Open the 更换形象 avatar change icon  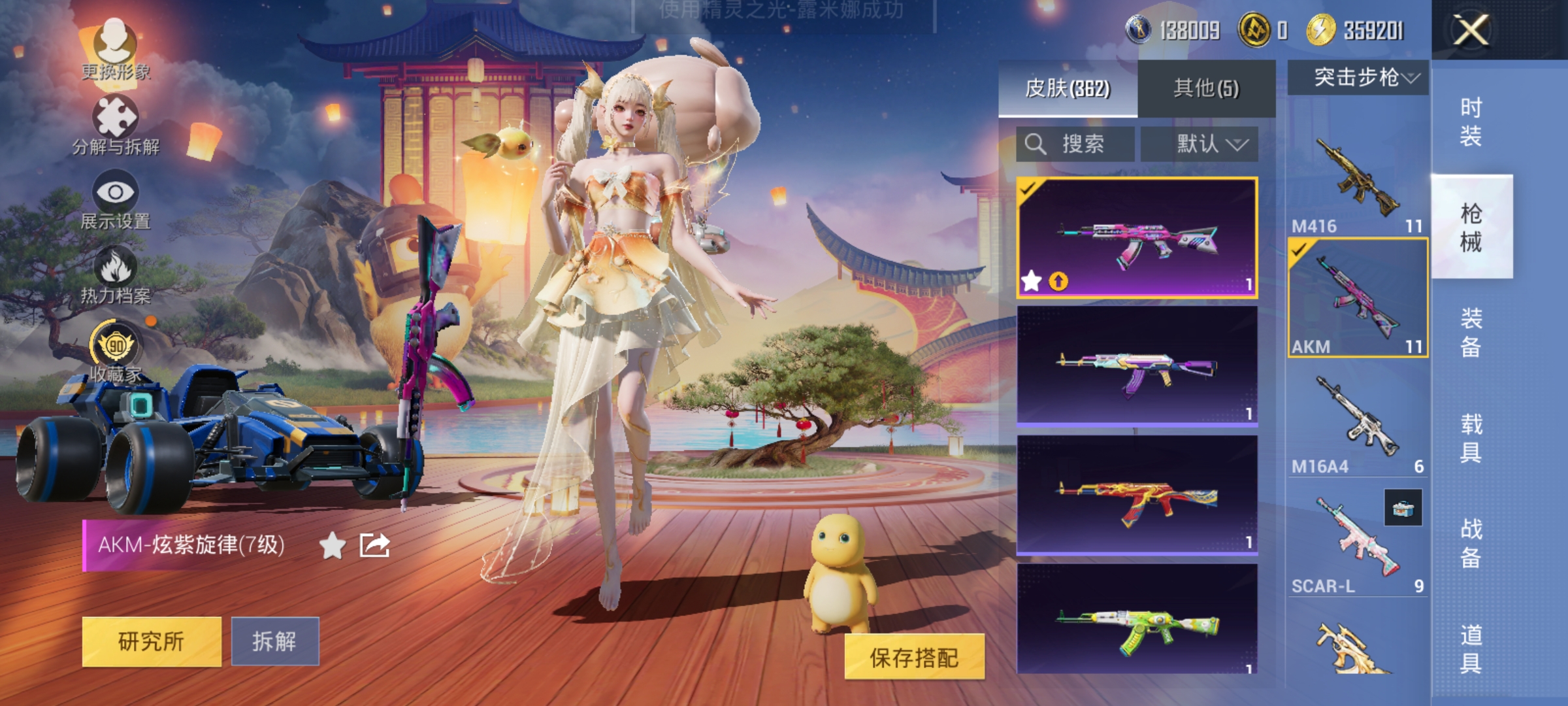click(x=116, y=41)
